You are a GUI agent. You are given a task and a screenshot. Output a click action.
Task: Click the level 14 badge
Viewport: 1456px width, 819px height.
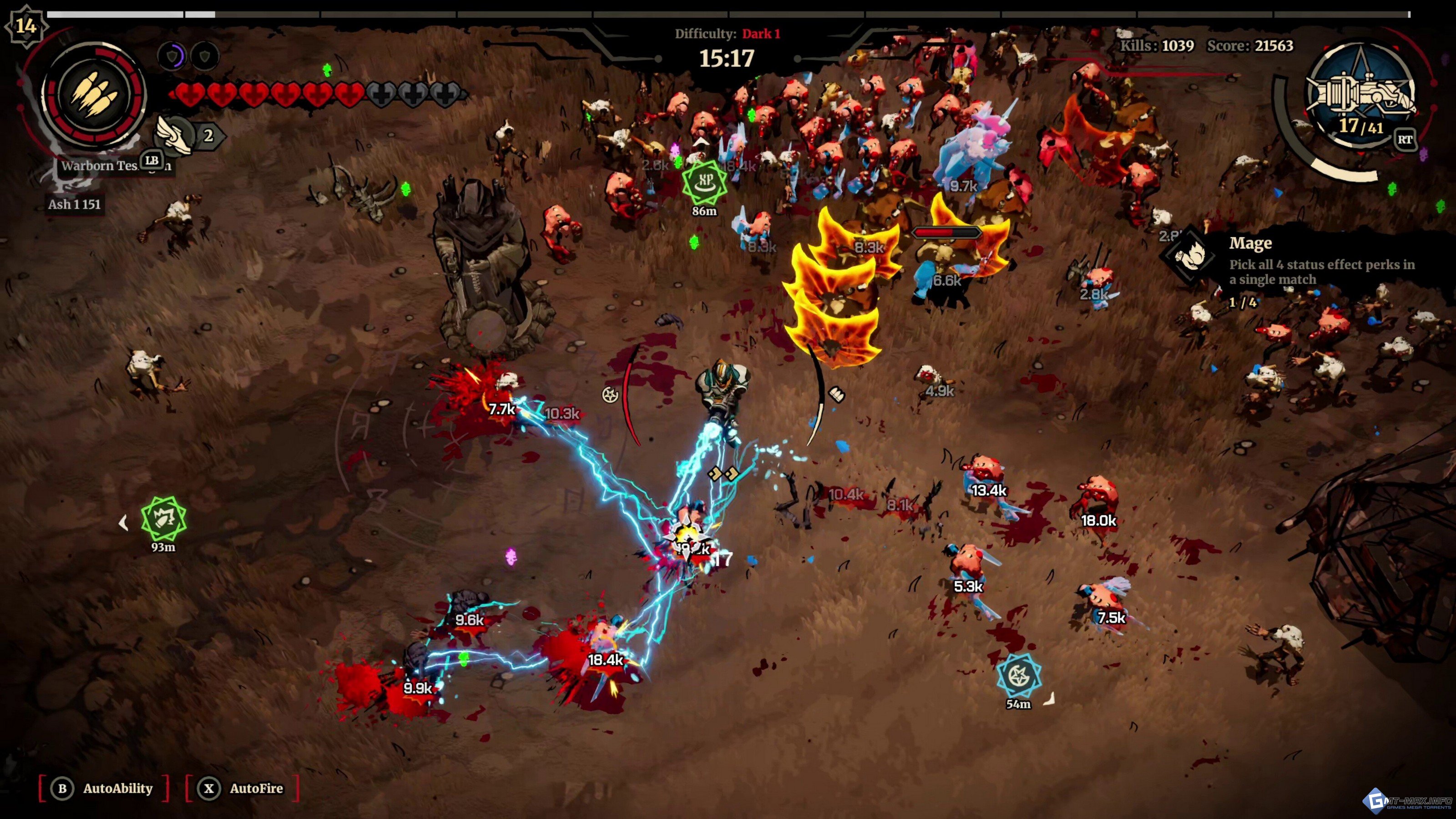point(25,25)
